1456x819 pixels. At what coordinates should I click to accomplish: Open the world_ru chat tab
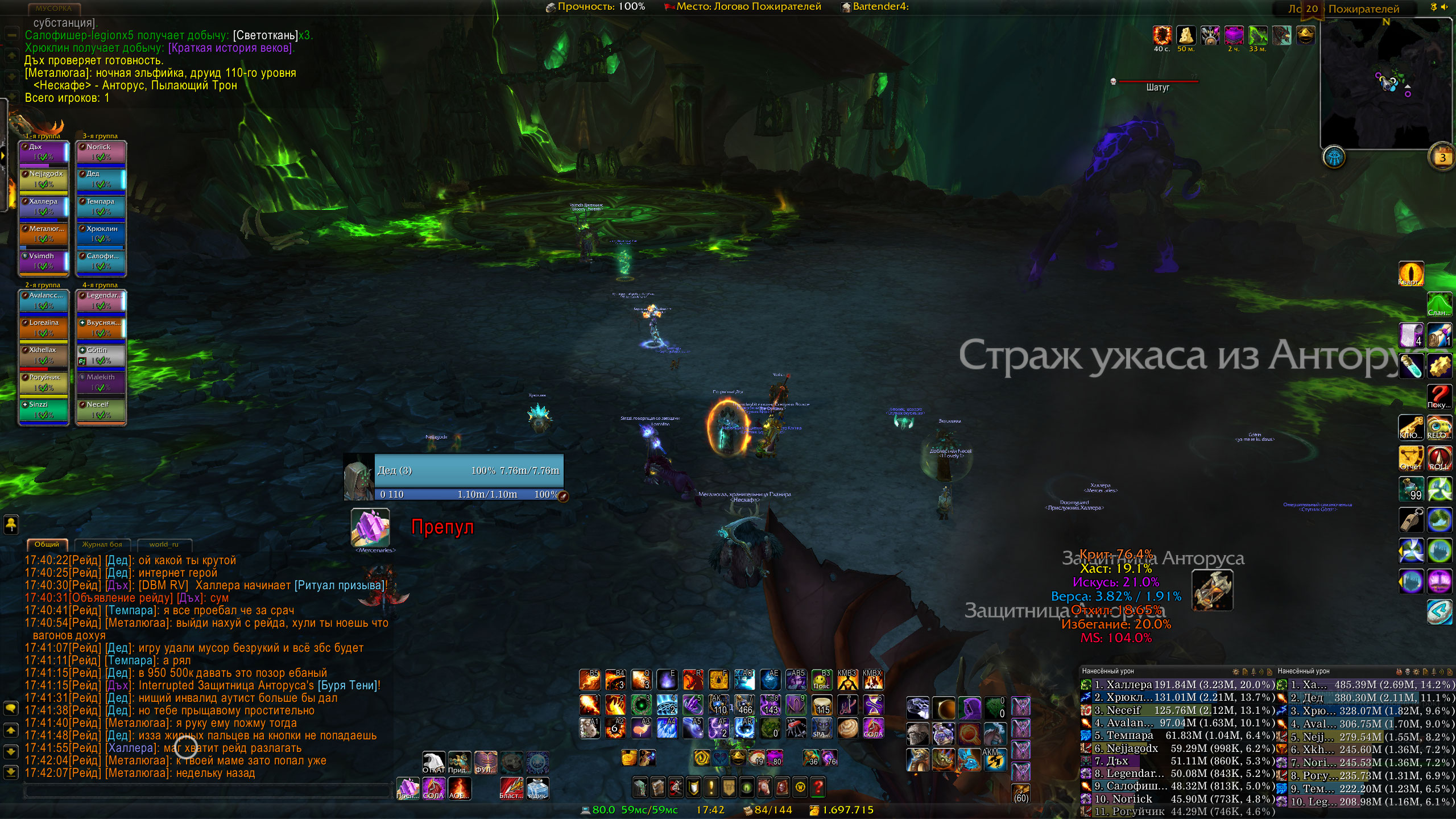164,544
